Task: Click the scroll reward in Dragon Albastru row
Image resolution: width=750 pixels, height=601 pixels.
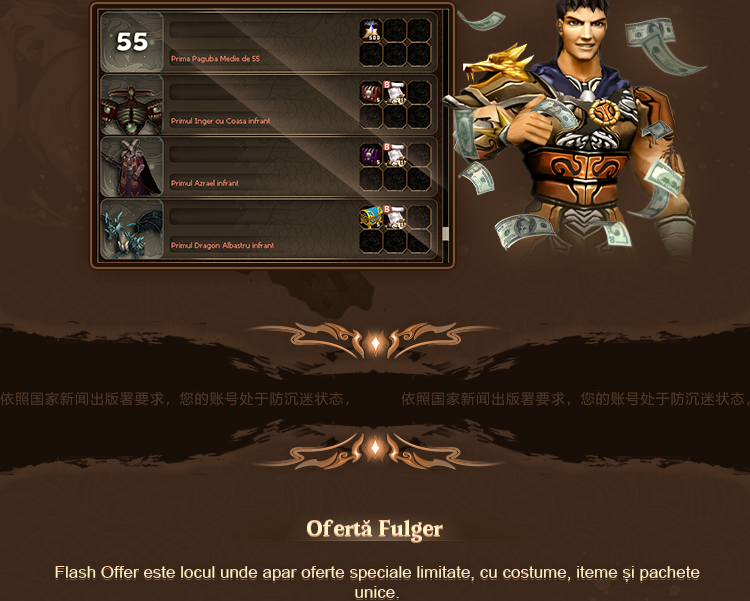Action: pos(395,217)
